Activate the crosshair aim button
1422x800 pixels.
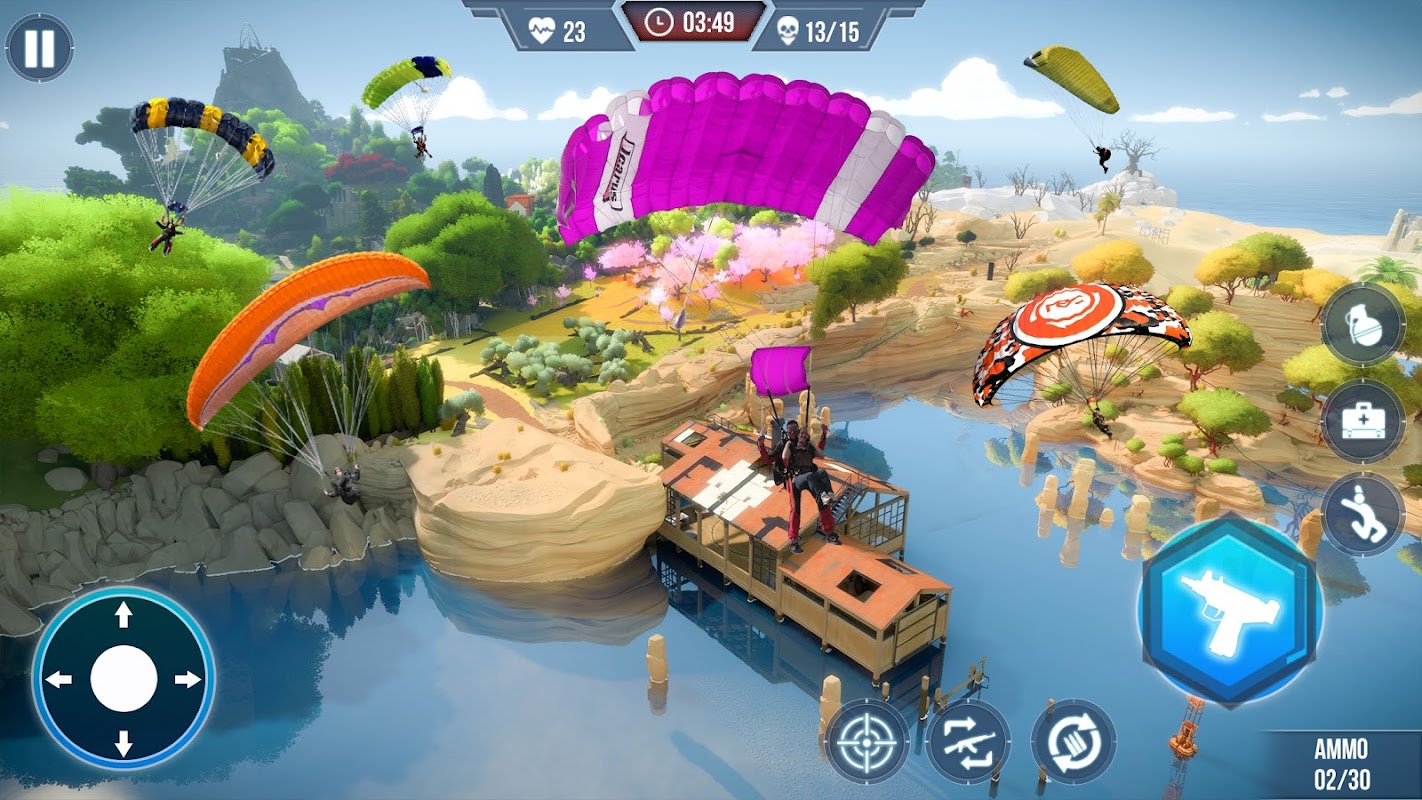pos(867,741)
